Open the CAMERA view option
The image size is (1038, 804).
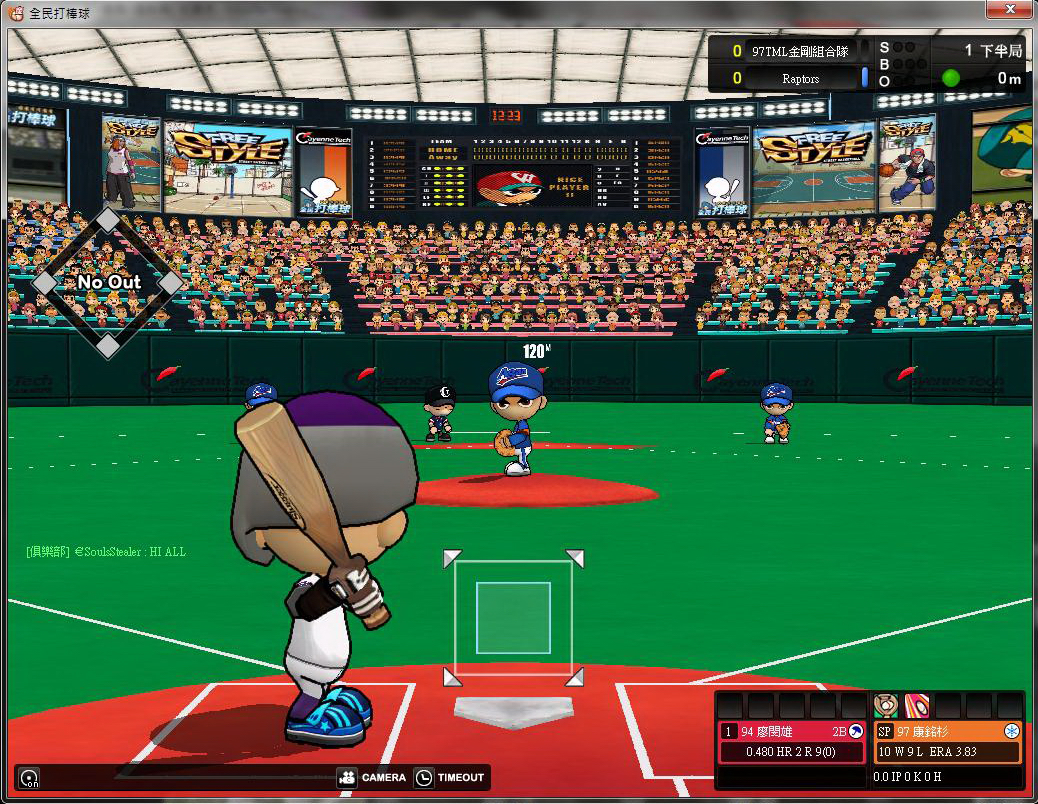(372, 777)
